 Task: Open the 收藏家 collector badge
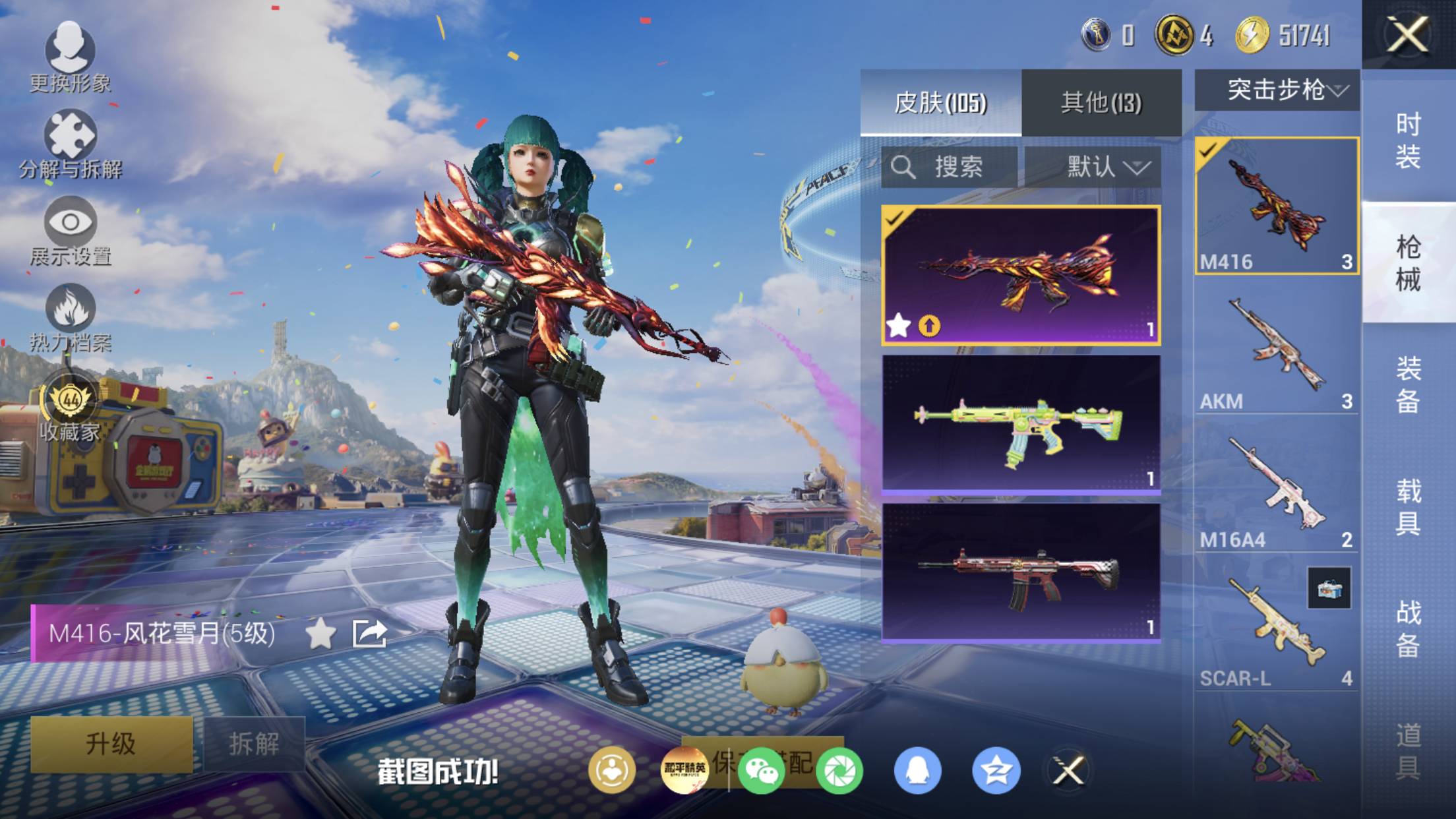tap(70, 408)
